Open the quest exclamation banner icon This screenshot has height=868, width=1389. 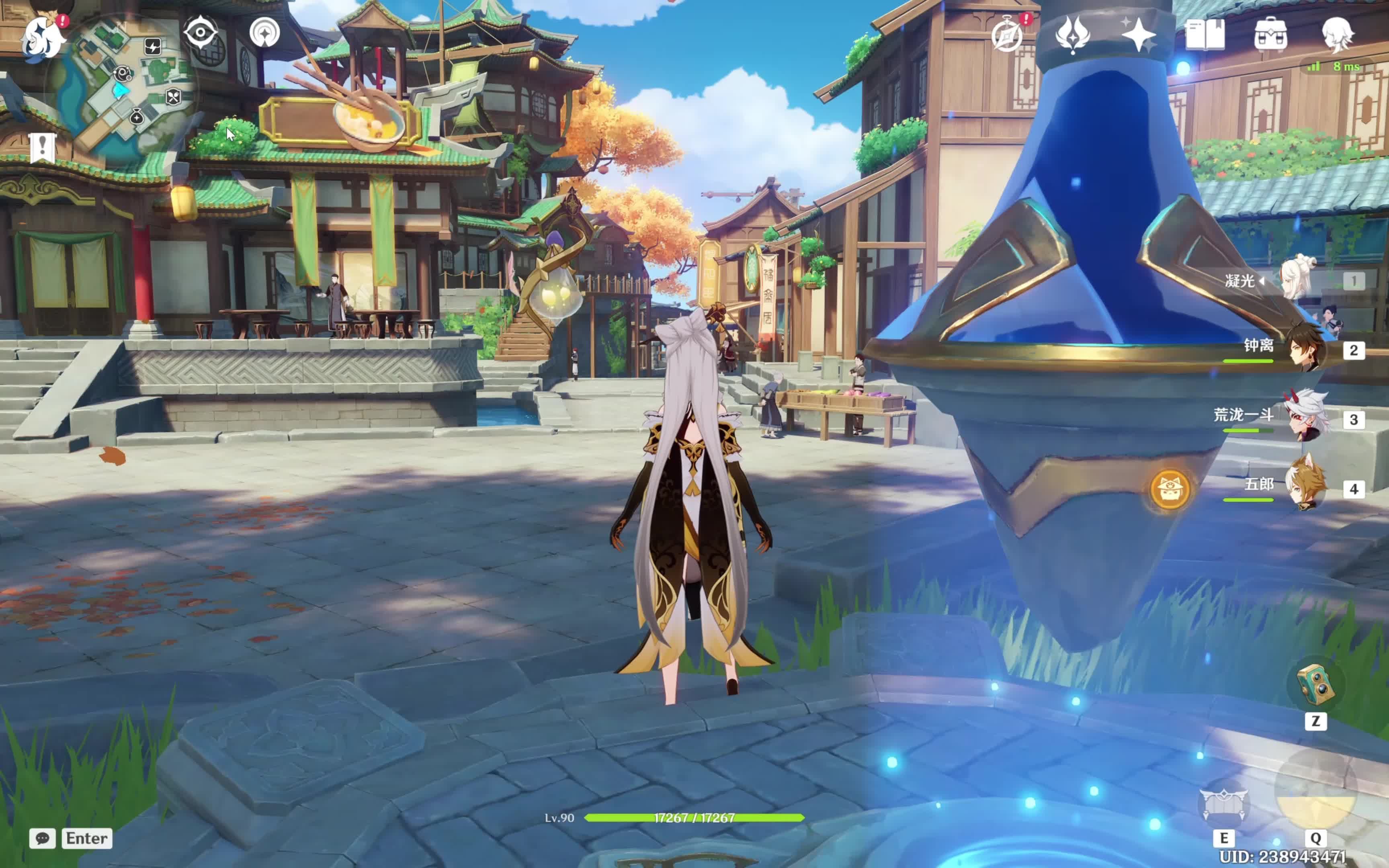(42, 148)
